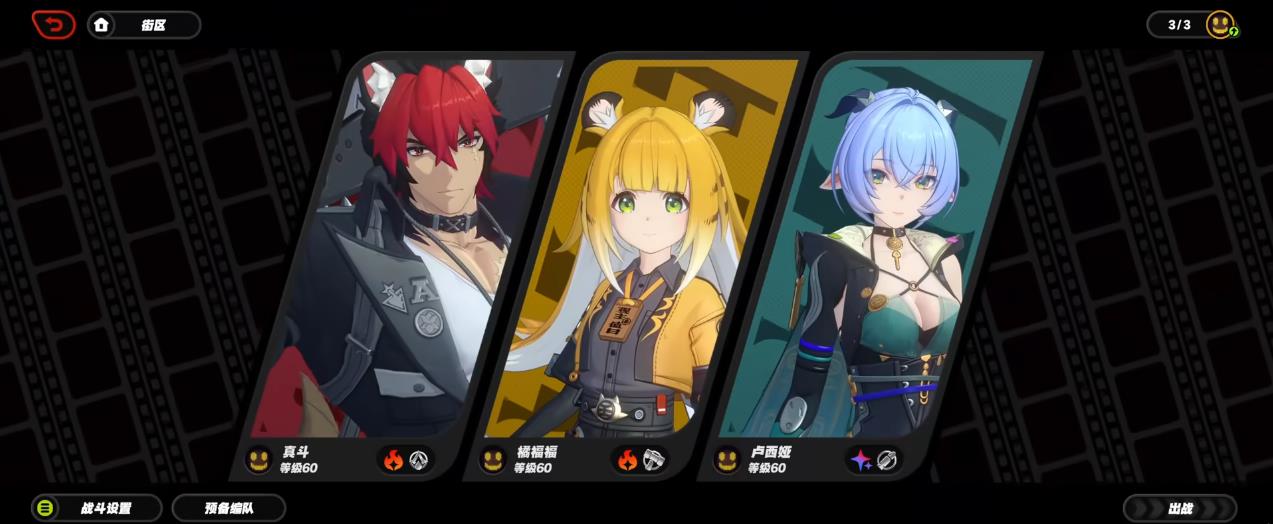Screen dimensions: 1273x524
Task: Click the red back arrow button
Action: point(53,24)
